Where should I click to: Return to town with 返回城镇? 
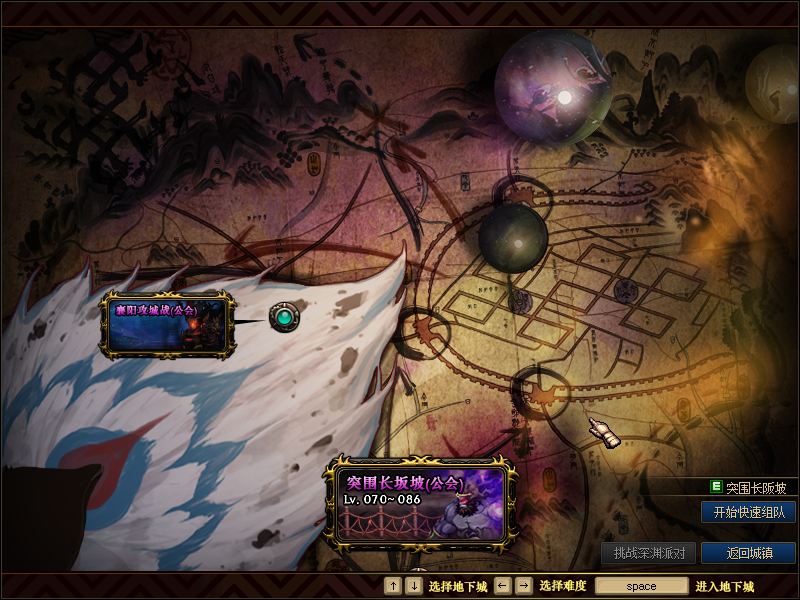pyautogui.click(x=748, y=553)
